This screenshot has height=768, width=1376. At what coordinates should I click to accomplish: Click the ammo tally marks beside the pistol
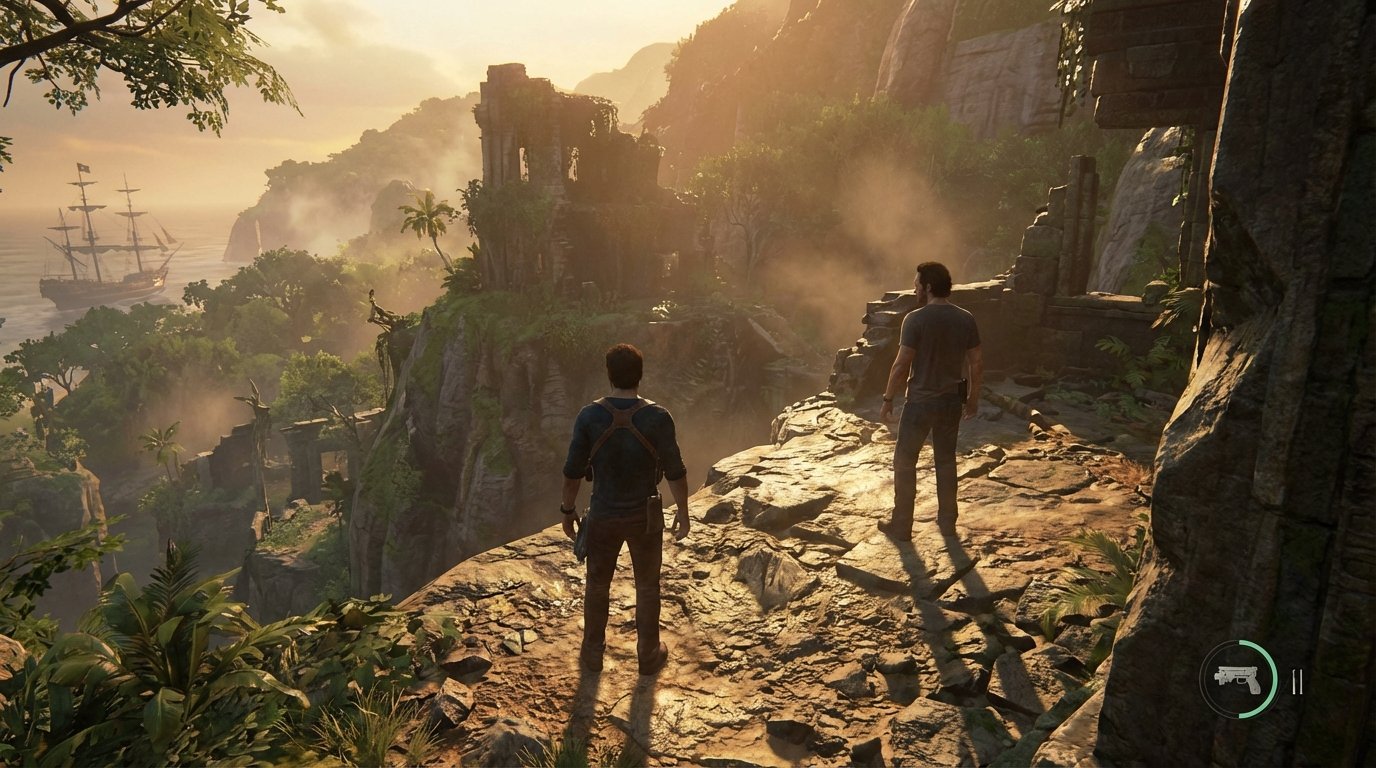[1297, 680]
